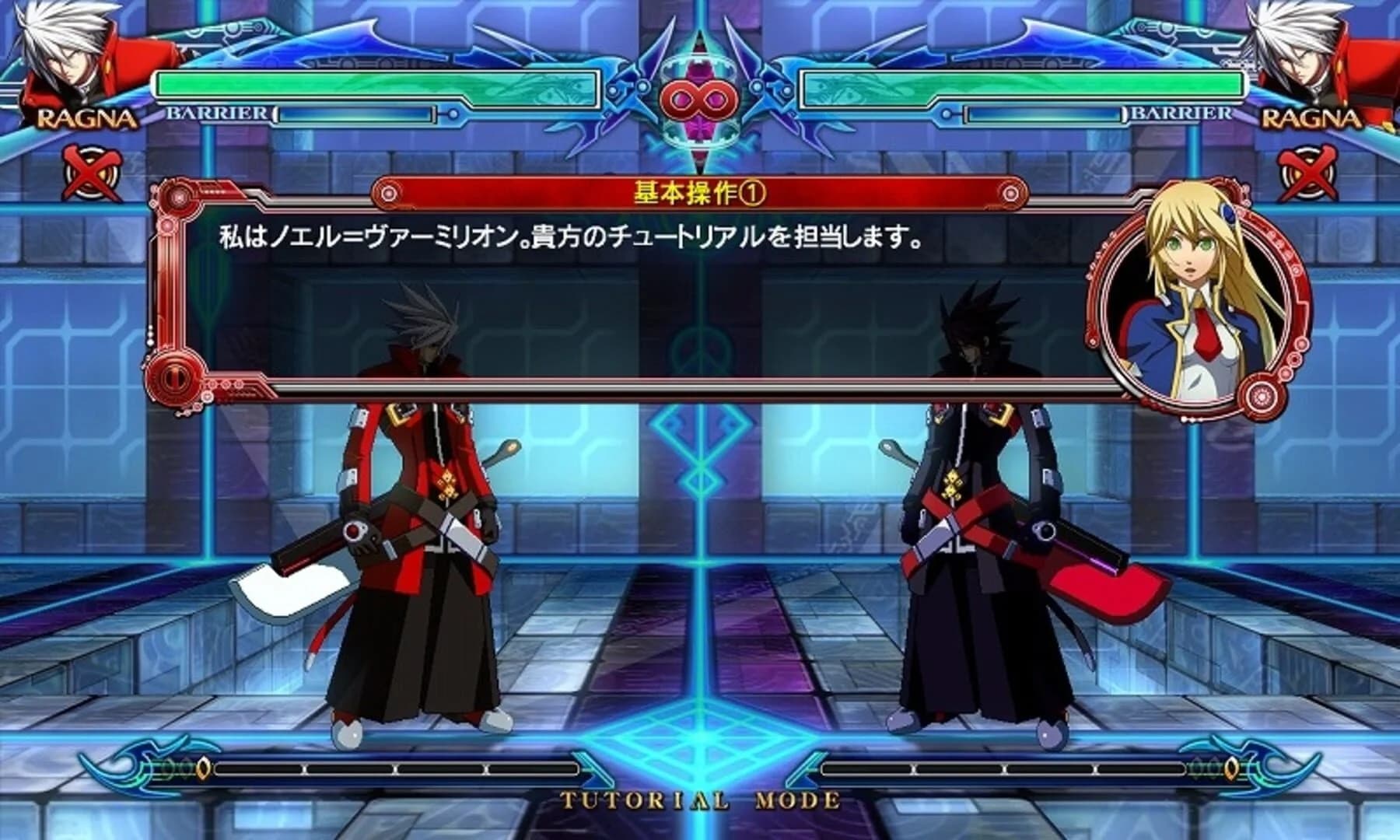Click the left RAGNA name tag
The height and width of the screenshot is (840, 1400).
click(x=88, y=118)
